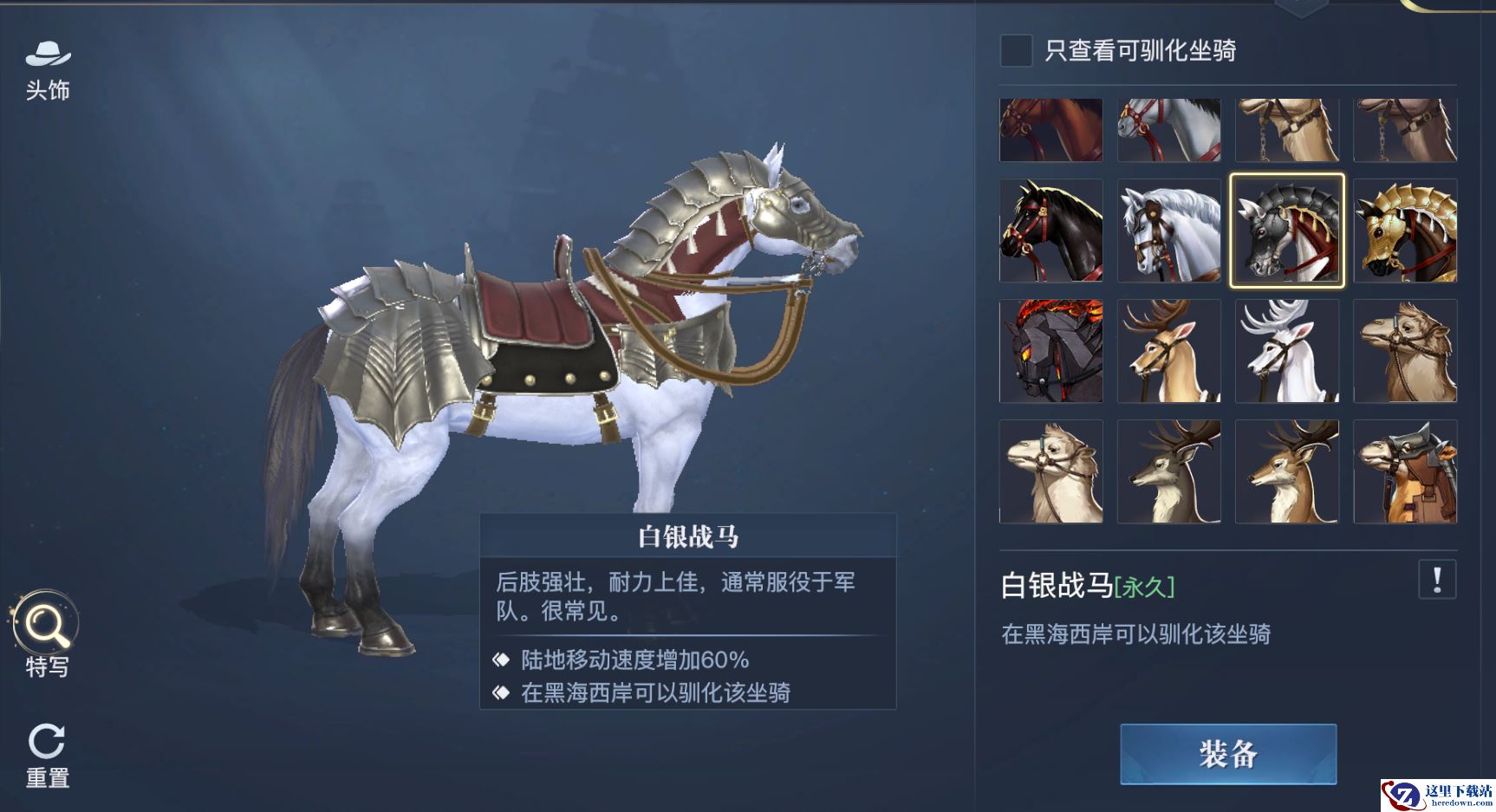Viewport: 1496px width, 812px height.
Task: Choose the plain white horse mount
Action: point(1168,231)
